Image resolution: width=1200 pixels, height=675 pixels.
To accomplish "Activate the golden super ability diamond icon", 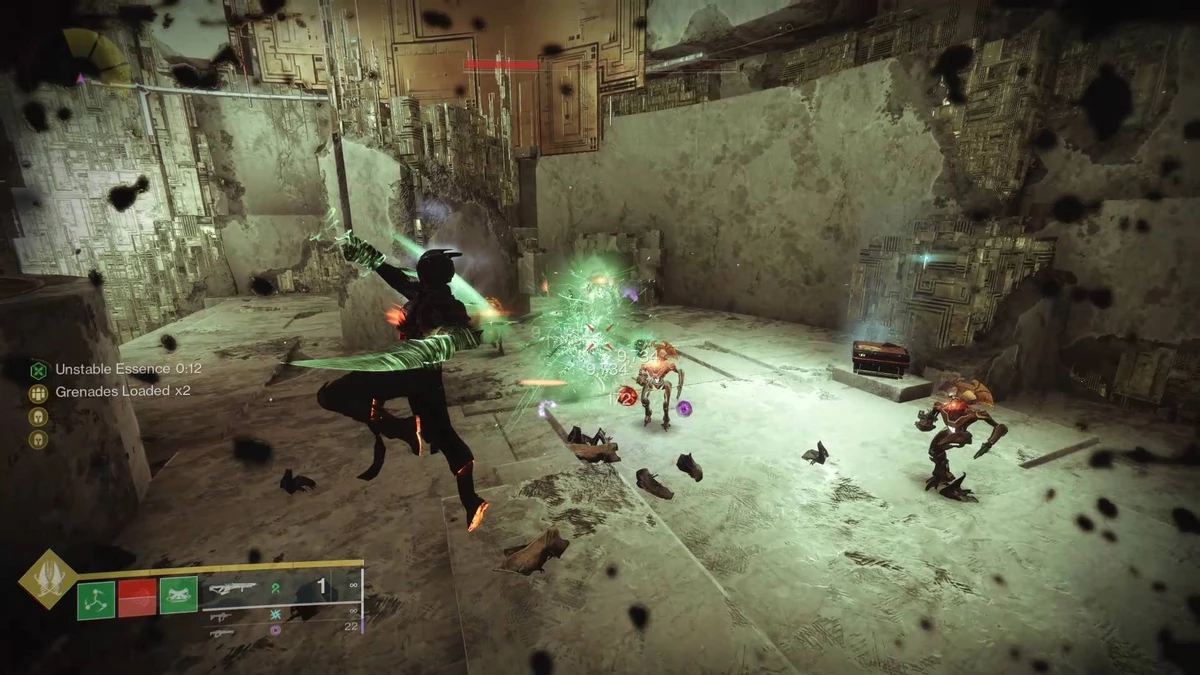I will (x=47, y=577).
